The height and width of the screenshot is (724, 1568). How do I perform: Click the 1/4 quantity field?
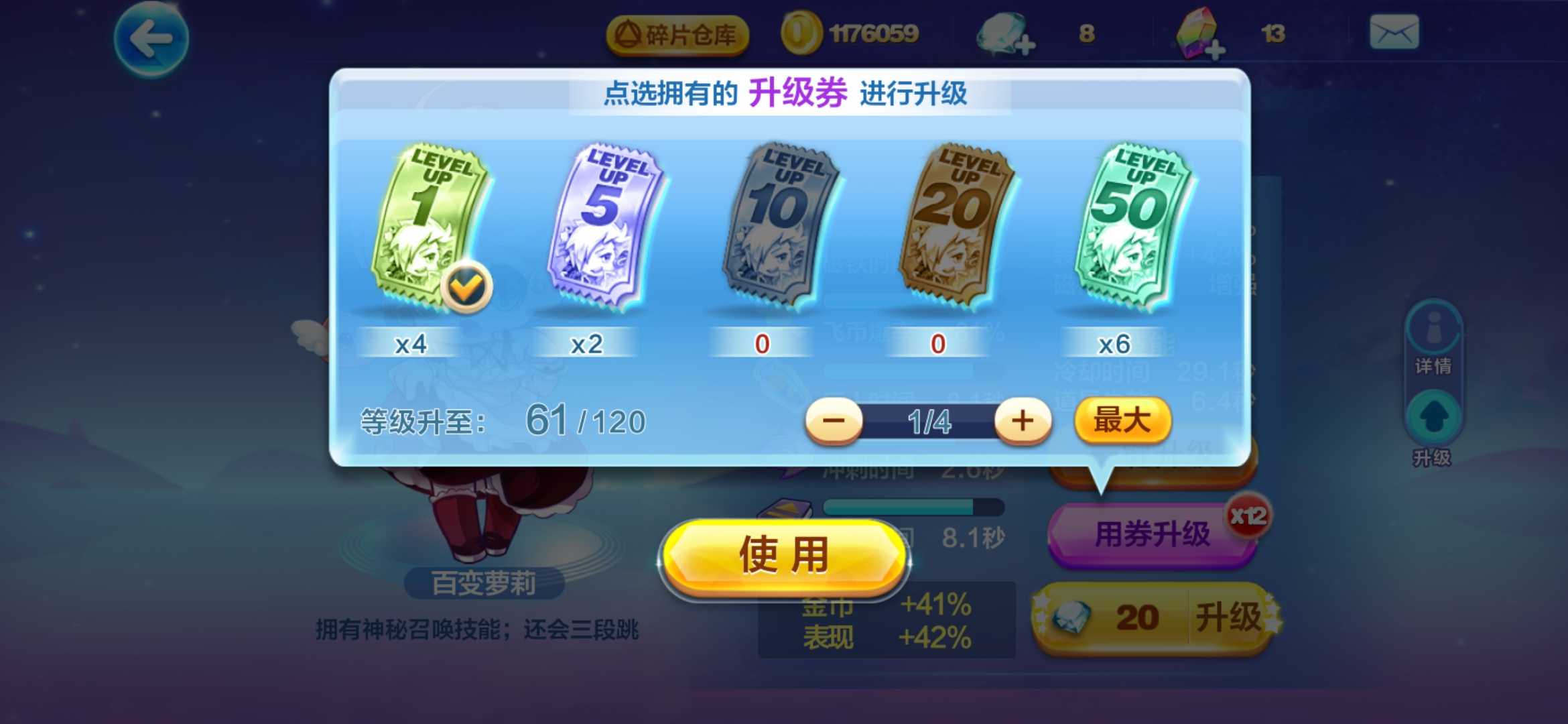point(931,422)
